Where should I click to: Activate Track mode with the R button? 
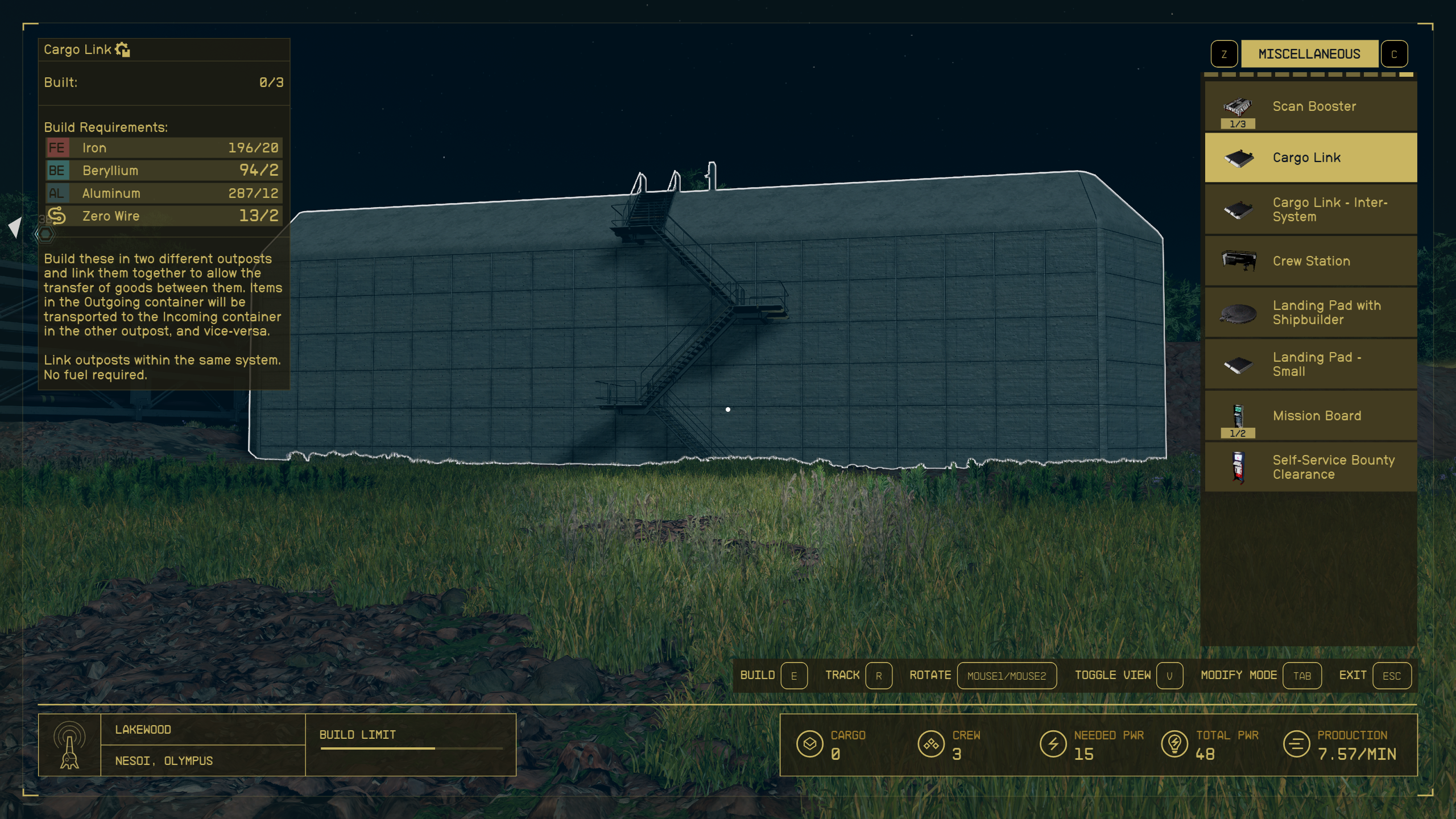[x=879, y=676]
